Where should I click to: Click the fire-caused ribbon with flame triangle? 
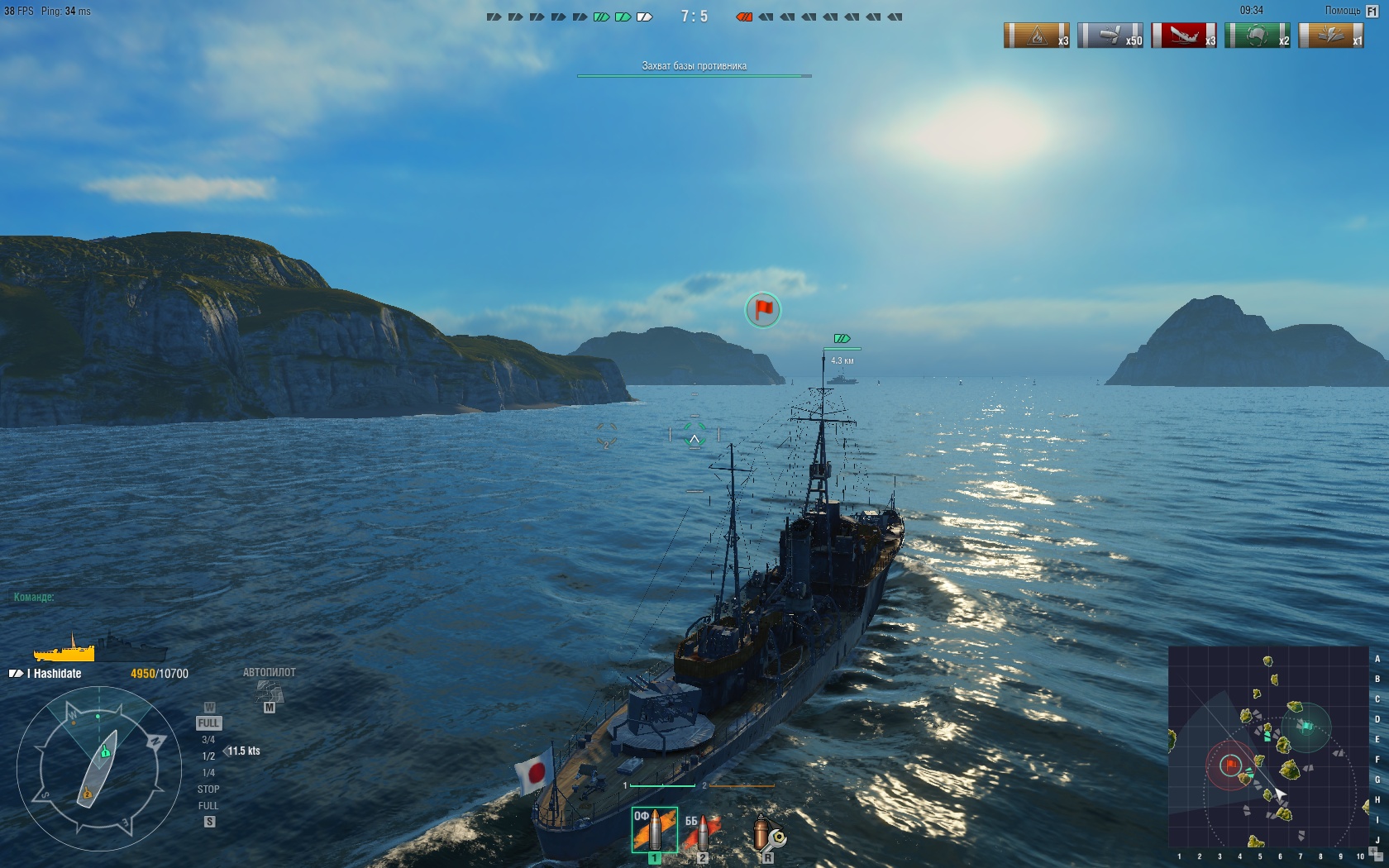click(x=1036, y=36)
